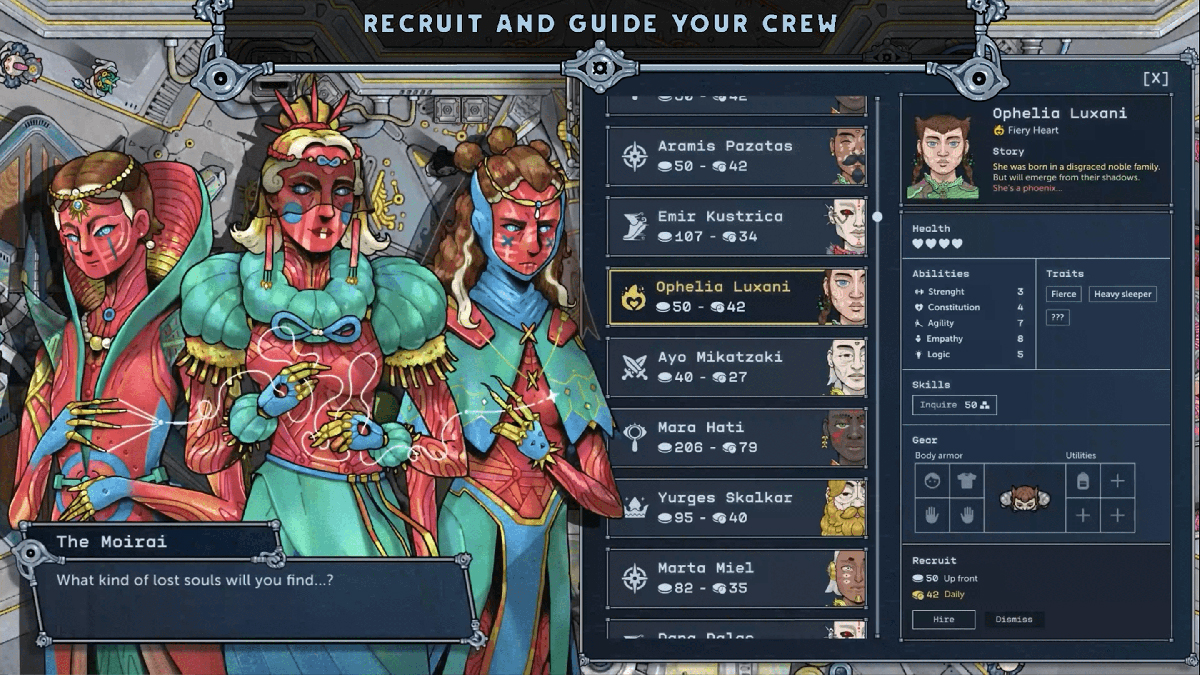Dismiss the selected recruit
The height and width of the screenshot is (675, 1200).
click(1014, 619)
